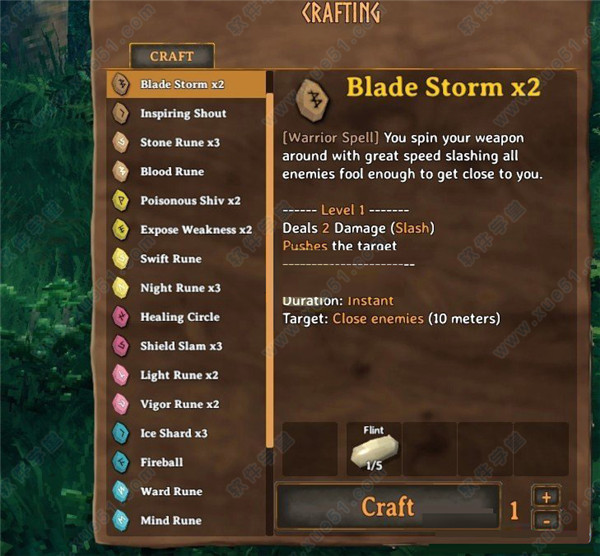Image resolution: width=600 pixels, height=556 pixels.
Task: Choose the Inspiring Shout recipe
Action: pyautogui.click(x=183, y=114)
